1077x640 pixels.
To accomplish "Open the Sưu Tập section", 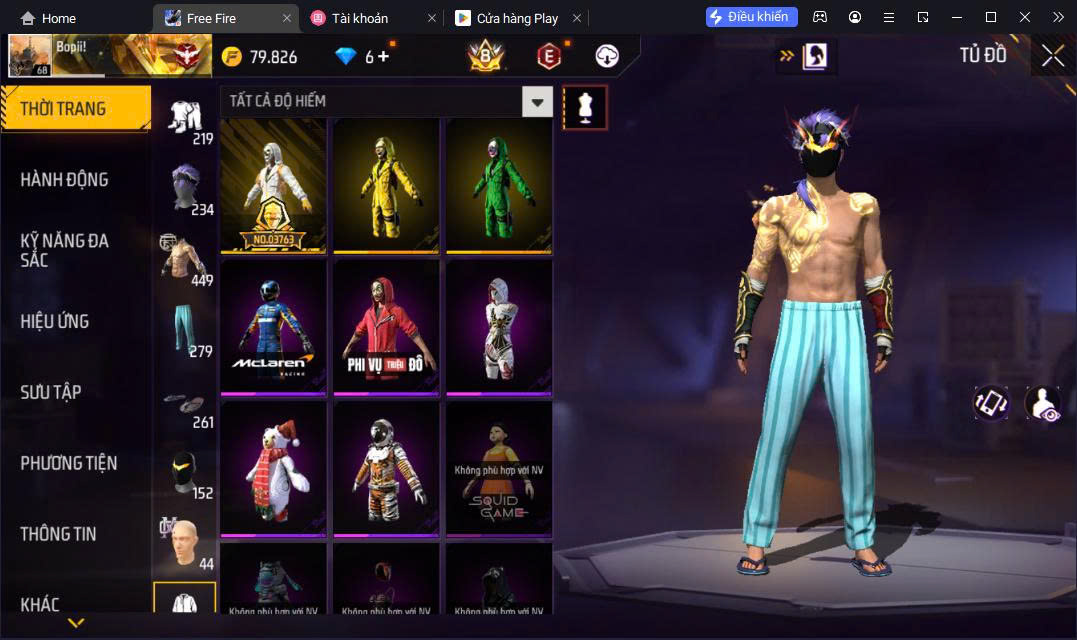I will point(50,392).
